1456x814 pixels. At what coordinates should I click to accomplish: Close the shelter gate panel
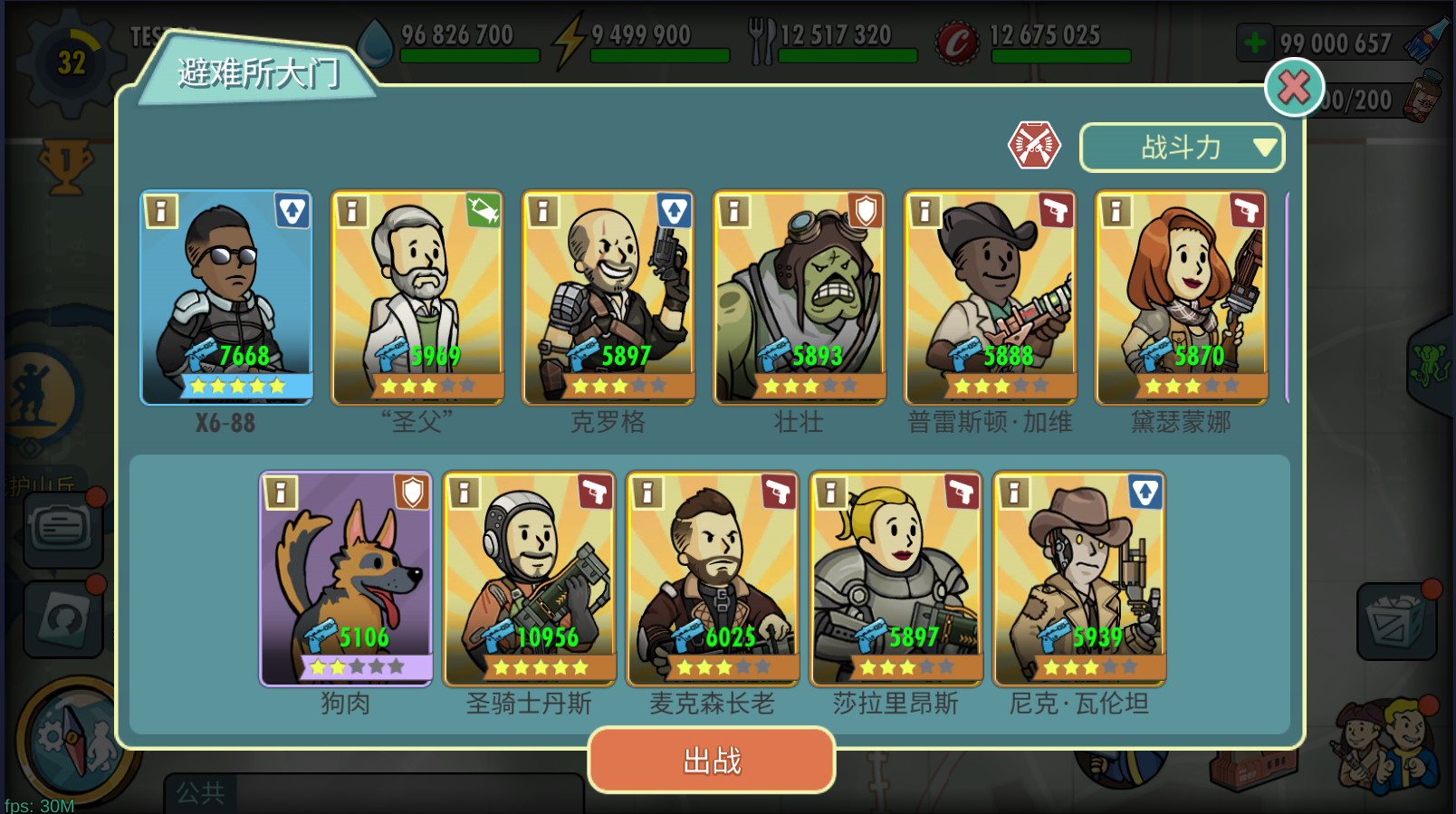[1293, 88]
